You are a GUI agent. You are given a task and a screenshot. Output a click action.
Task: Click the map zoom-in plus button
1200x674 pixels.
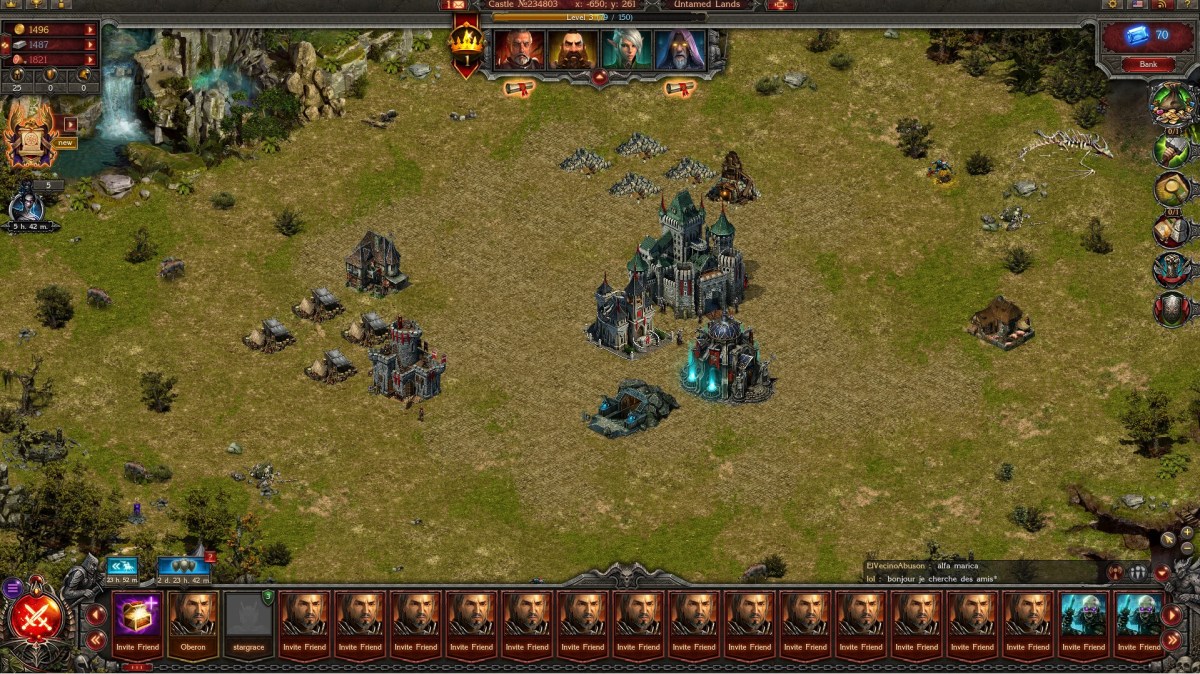(1187, 533)
